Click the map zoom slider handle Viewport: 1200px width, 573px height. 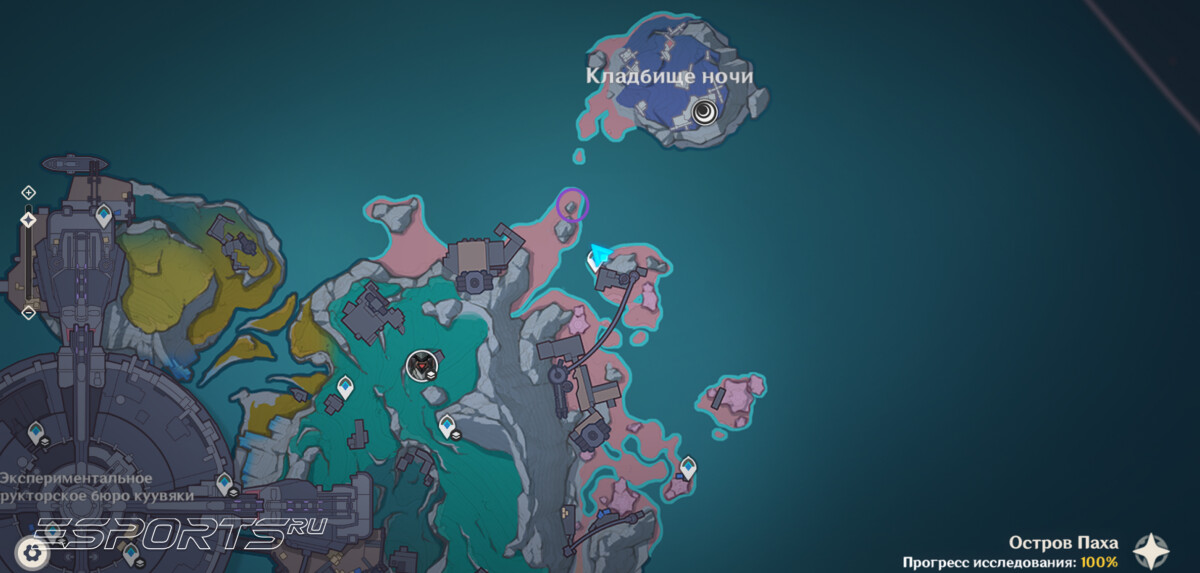click(x=28, y=220)
